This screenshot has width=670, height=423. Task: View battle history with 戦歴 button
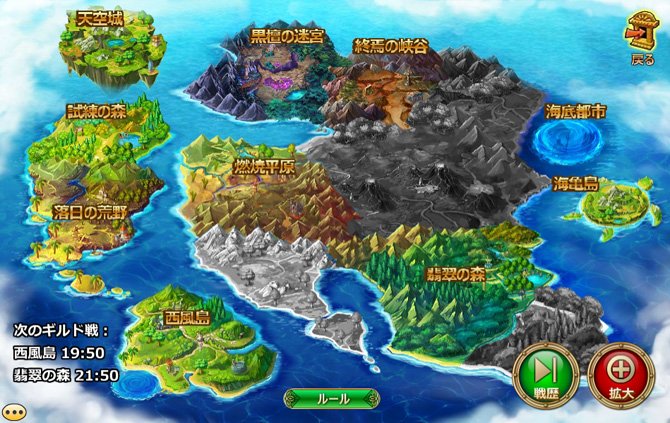point(540,375)
